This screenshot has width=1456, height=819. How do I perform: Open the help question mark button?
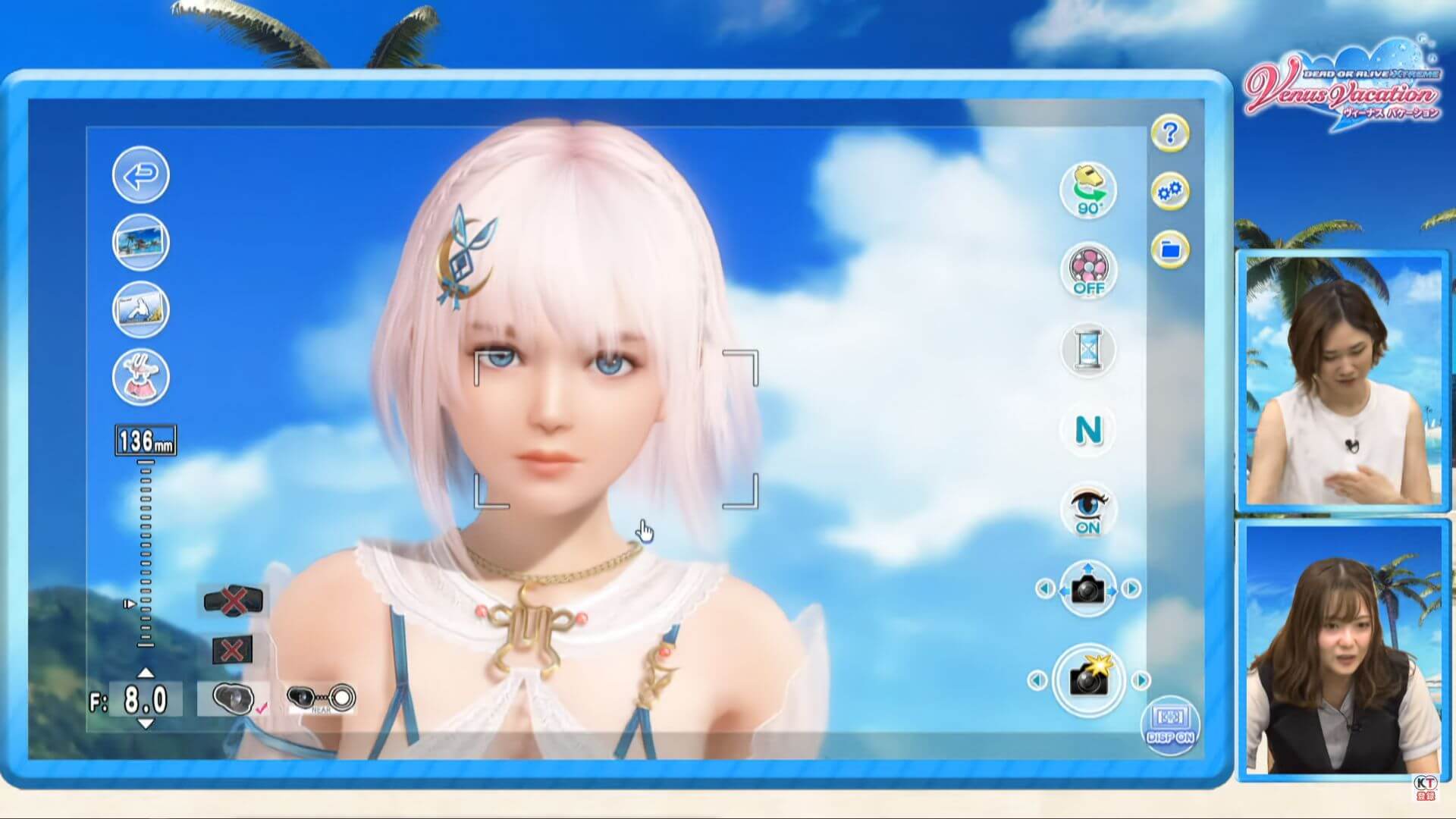(1170, 134)
